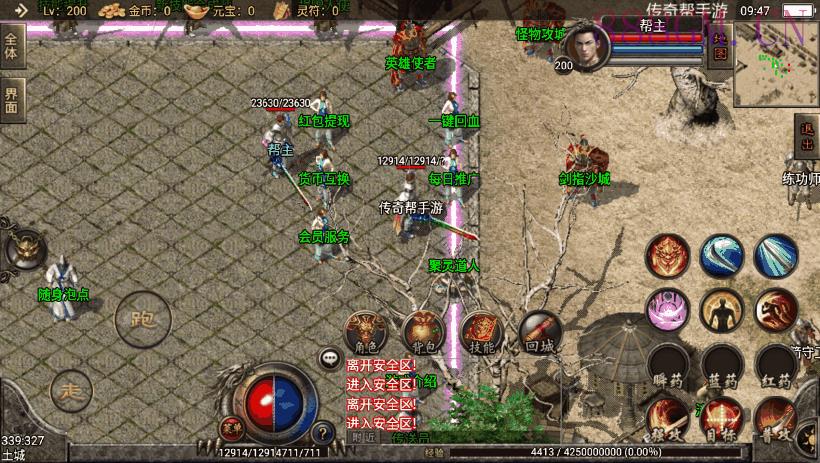Open the chat speech bubble
The width and height of the screenshot is (820, 463).
point(329,357)
